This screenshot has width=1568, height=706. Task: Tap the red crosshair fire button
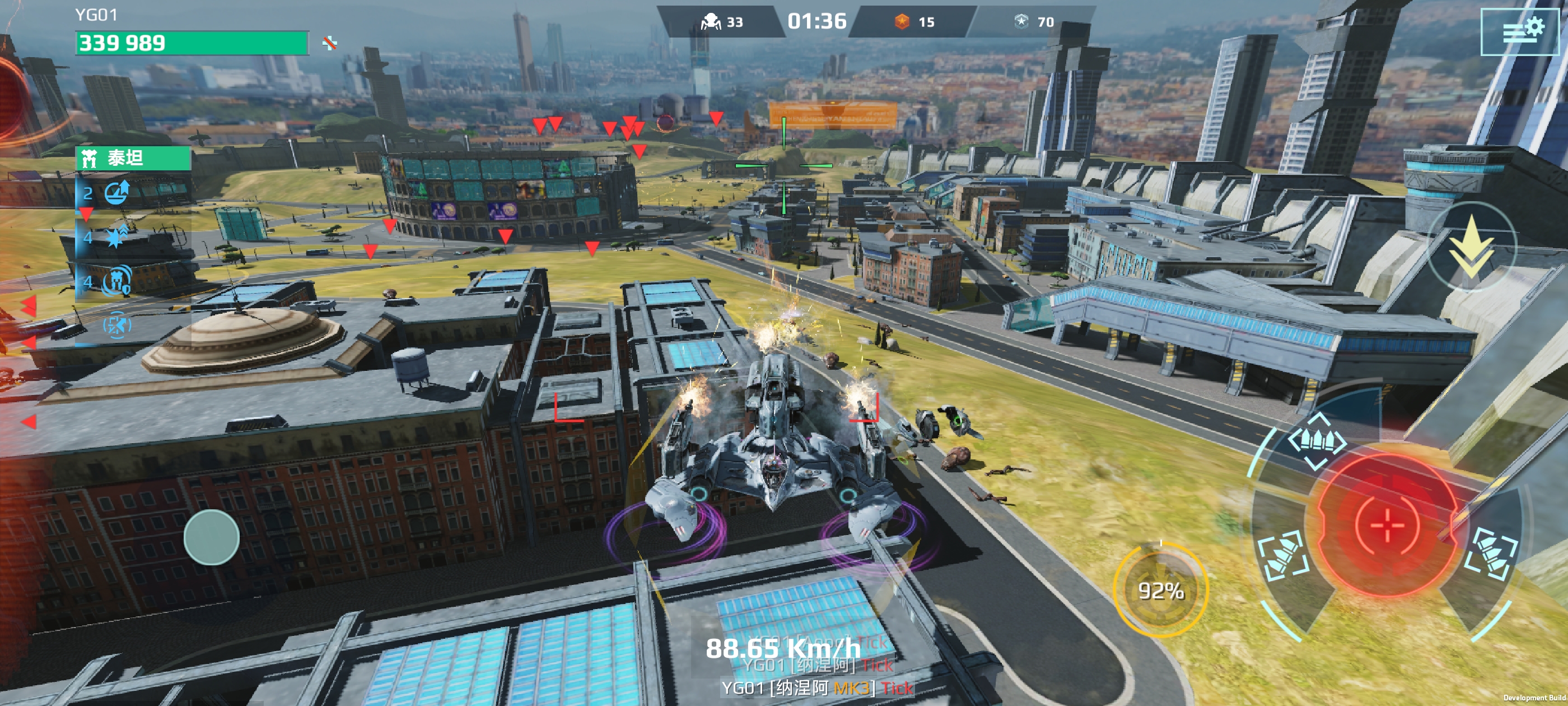(1387, 524)
